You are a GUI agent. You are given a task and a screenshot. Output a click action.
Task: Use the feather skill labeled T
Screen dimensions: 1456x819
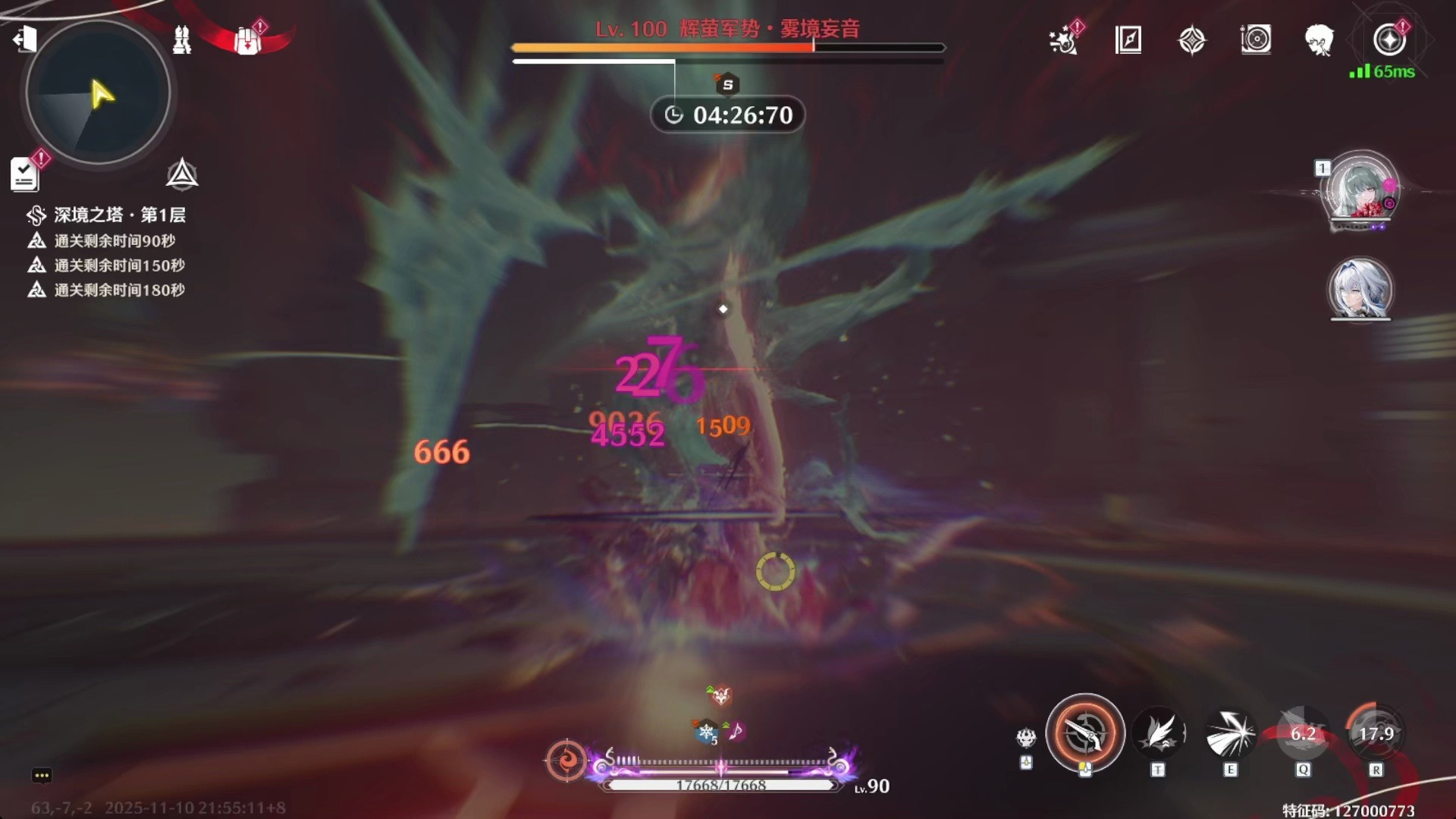pos(1158,733)
